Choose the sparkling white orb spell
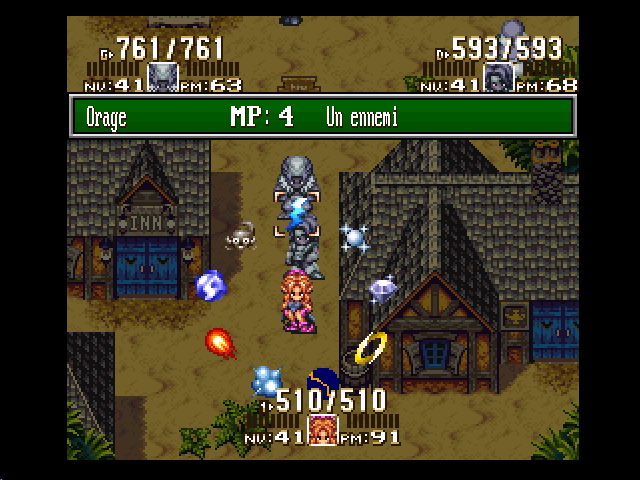The width and height of the screenshot is (640, 480). click(353, 237)
